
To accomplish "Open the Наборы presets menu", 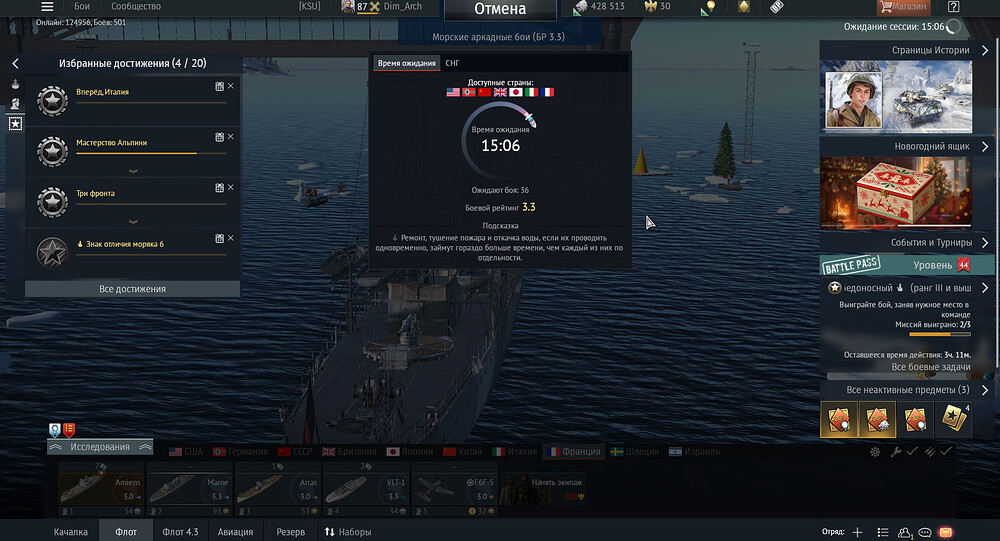I will pos(347,532).
